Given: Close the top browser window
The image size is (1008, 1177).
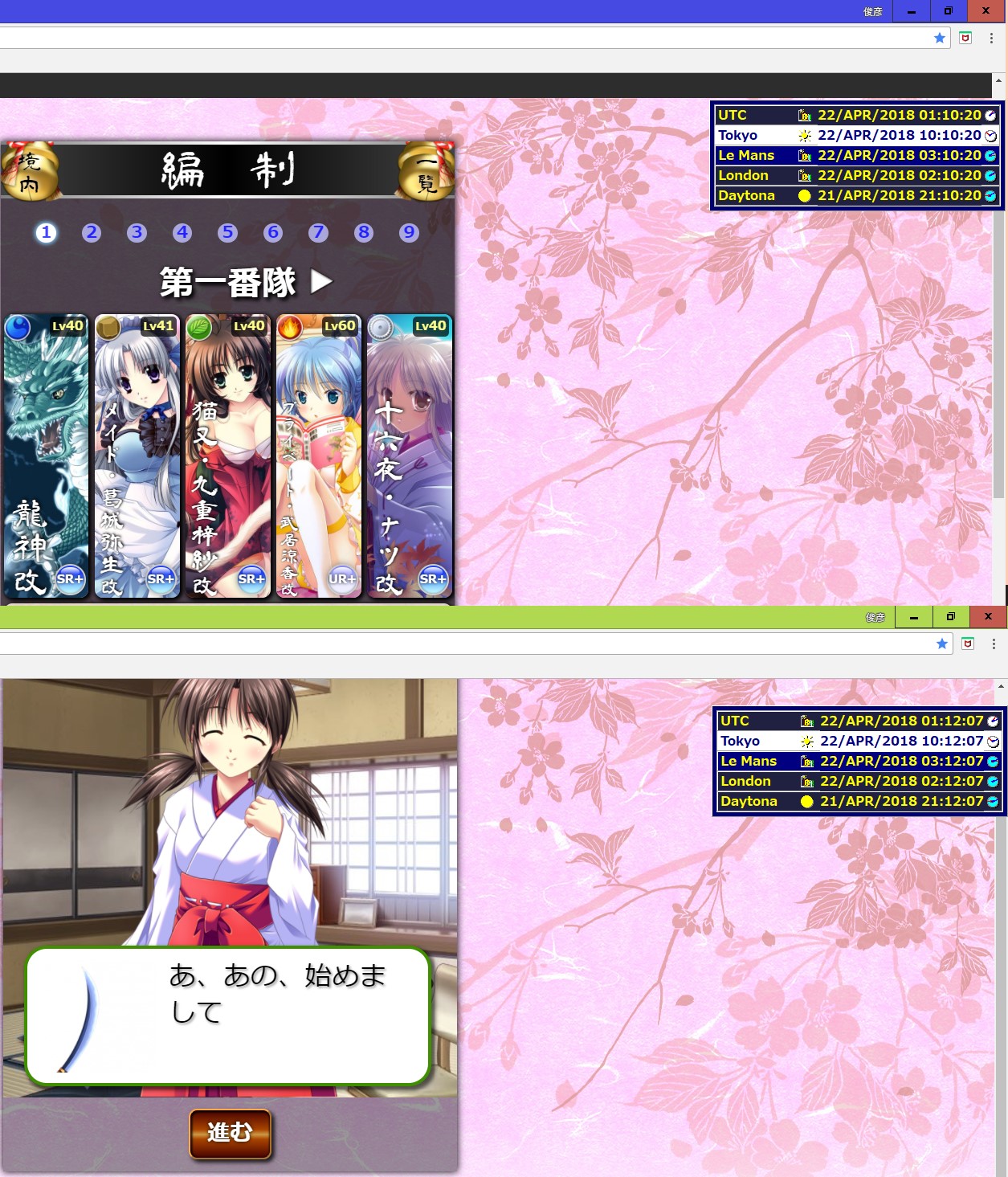Looking at the screenshot, I should pyautogui.click(x=986, y=11).
